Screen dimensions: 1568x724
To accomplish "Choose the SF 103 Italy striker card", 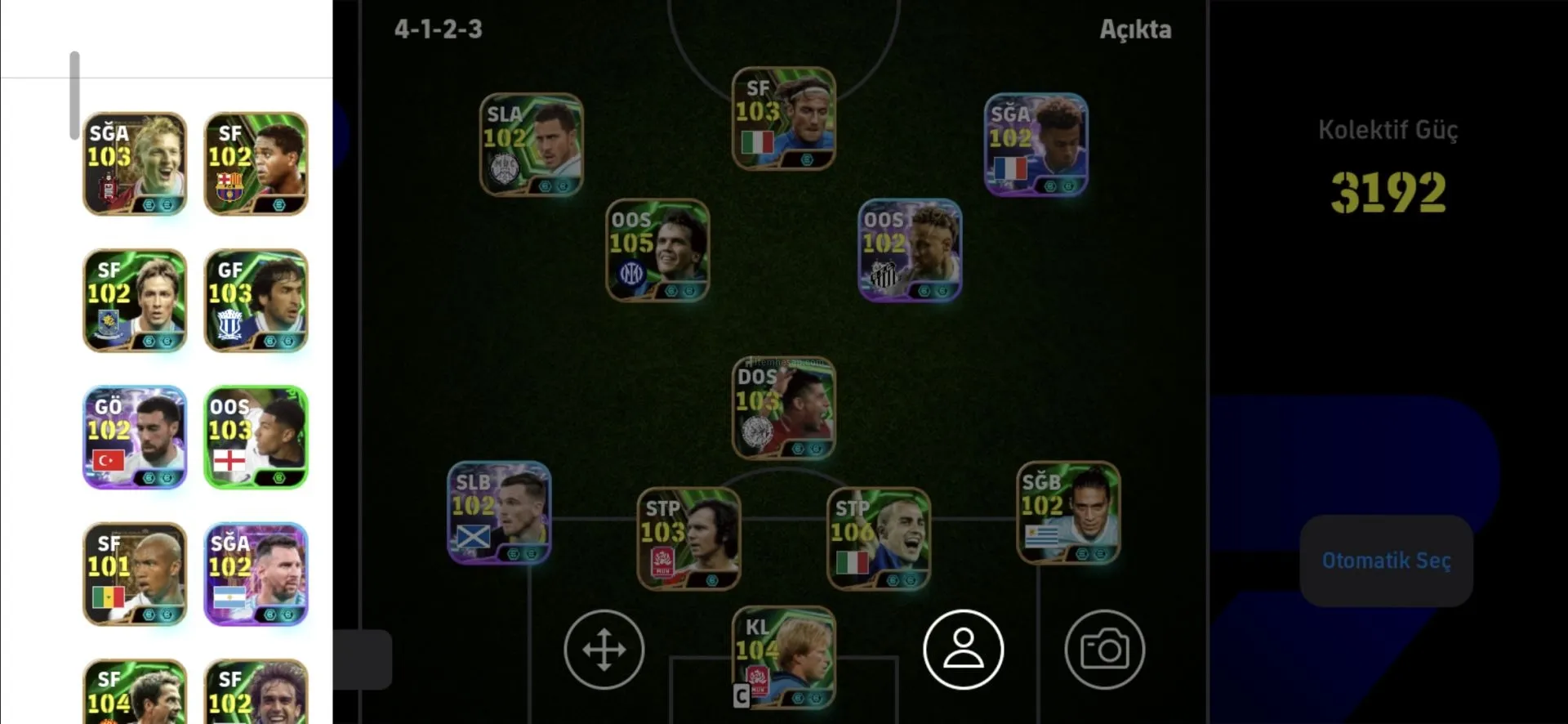I will pos(784,118).
